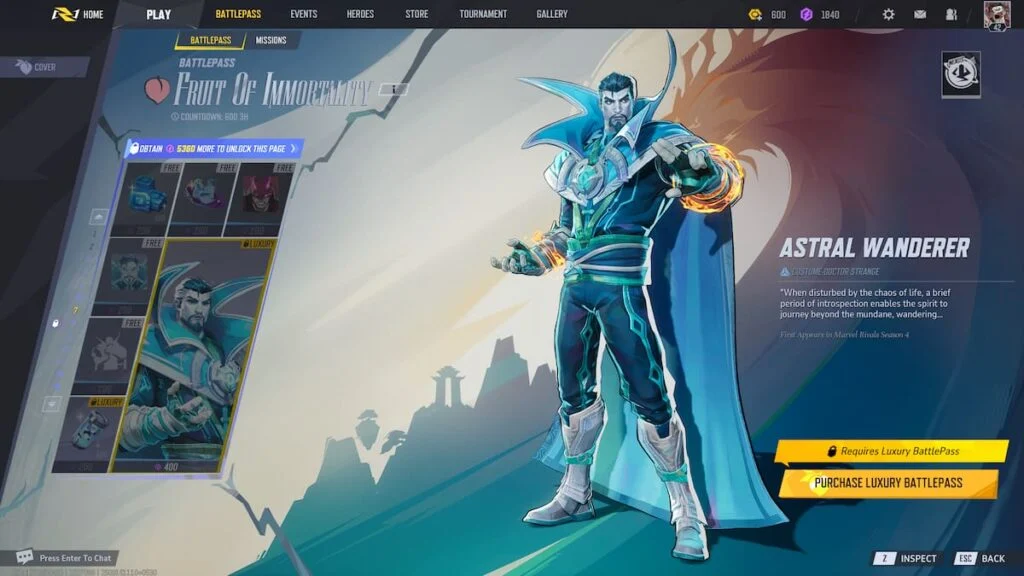Visit the Store
This screenshot has width=1024, height=576.
point(417,14)
